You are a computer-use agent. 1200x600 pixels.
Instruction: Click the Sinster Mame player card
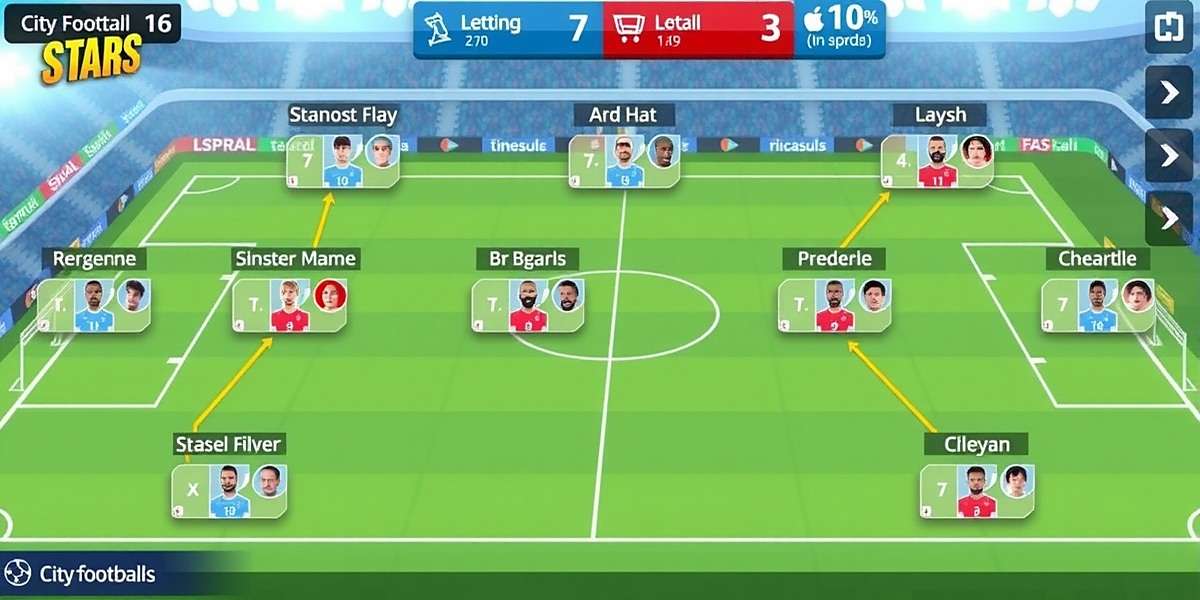click(x=290, y=305)
